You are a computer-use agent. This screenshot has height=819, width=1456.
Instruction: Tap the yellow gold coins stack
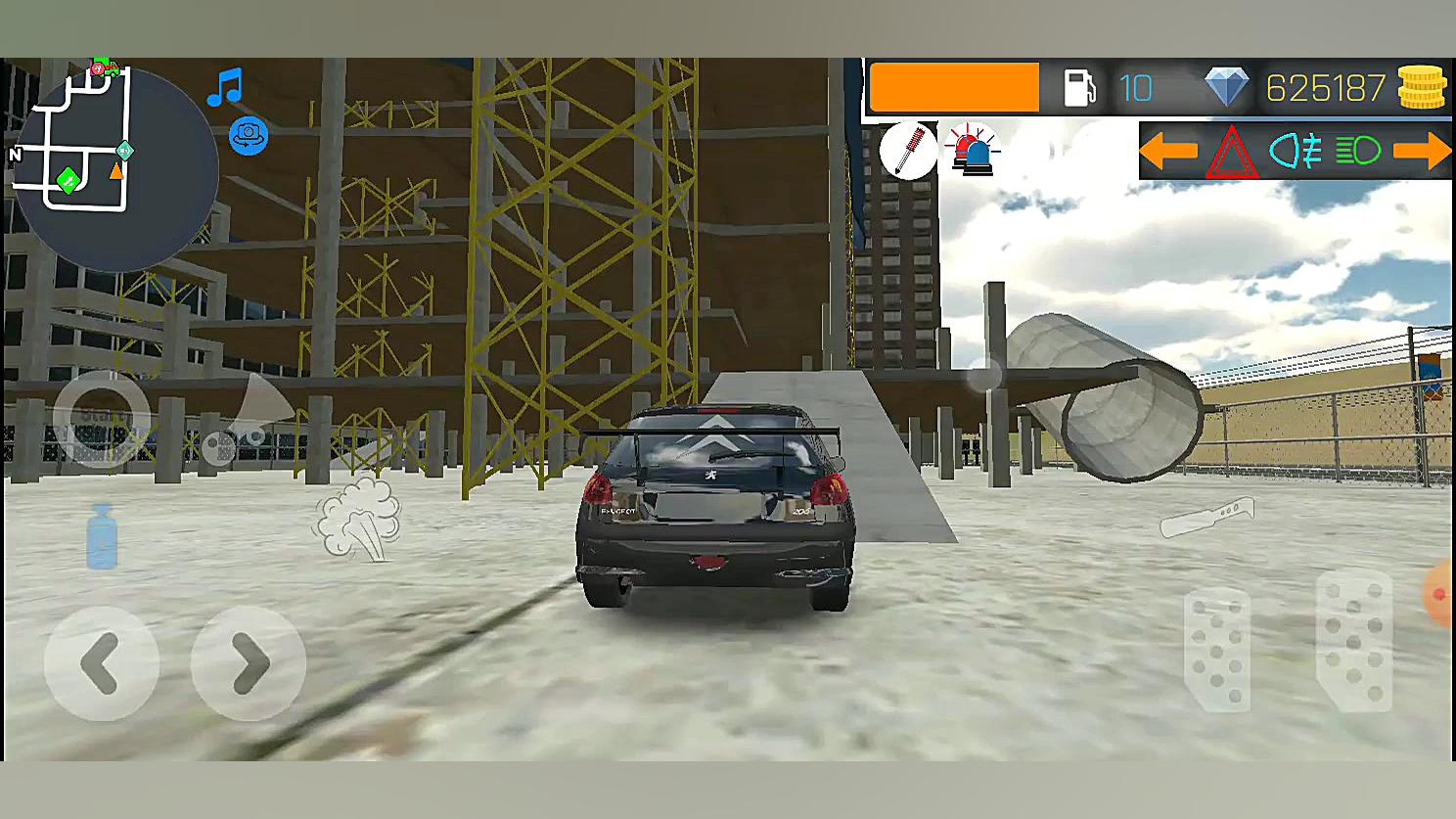(1421, 88)
